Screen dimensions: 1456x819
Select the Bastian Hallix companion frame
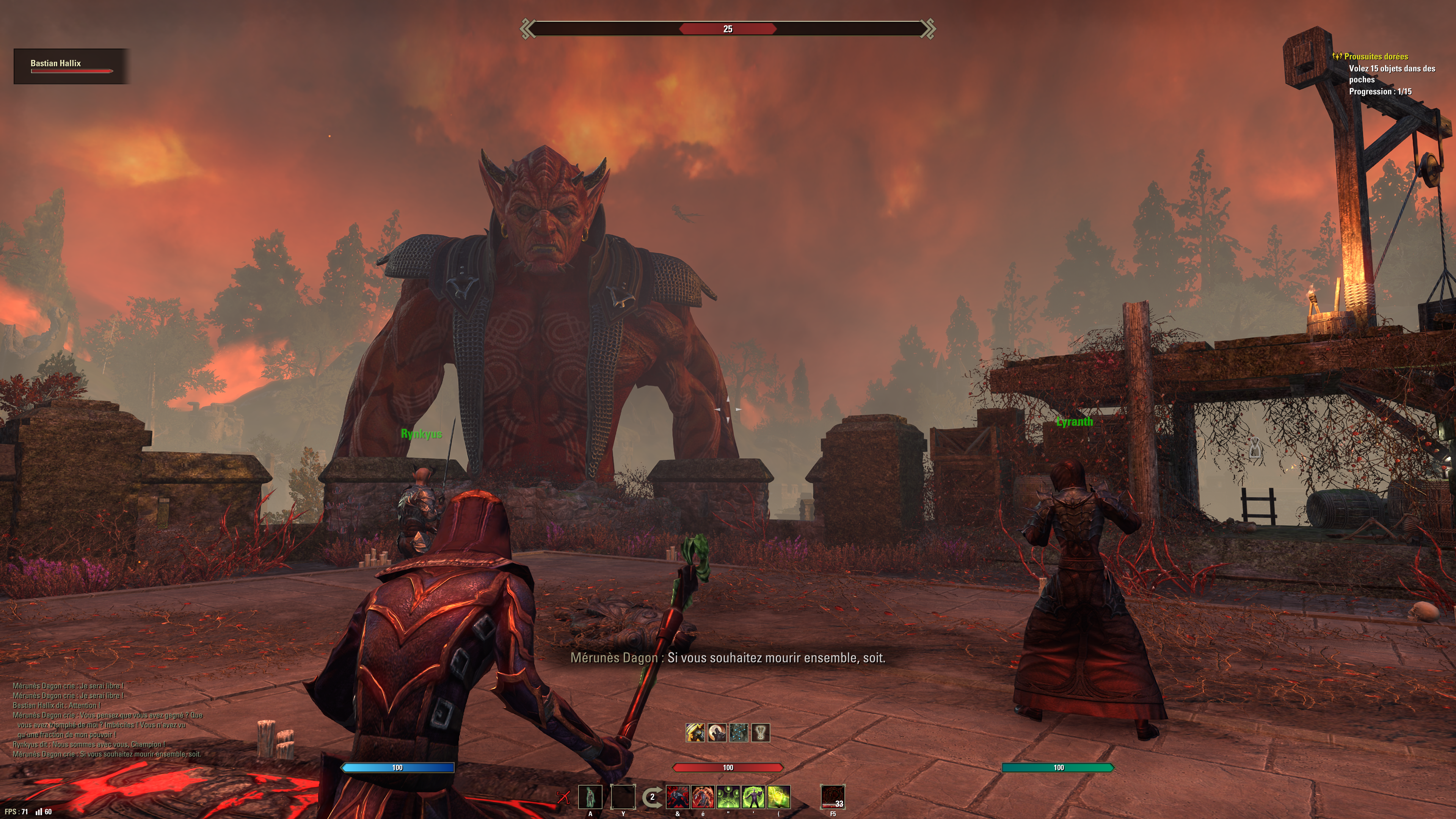click(x=71, y=66)
